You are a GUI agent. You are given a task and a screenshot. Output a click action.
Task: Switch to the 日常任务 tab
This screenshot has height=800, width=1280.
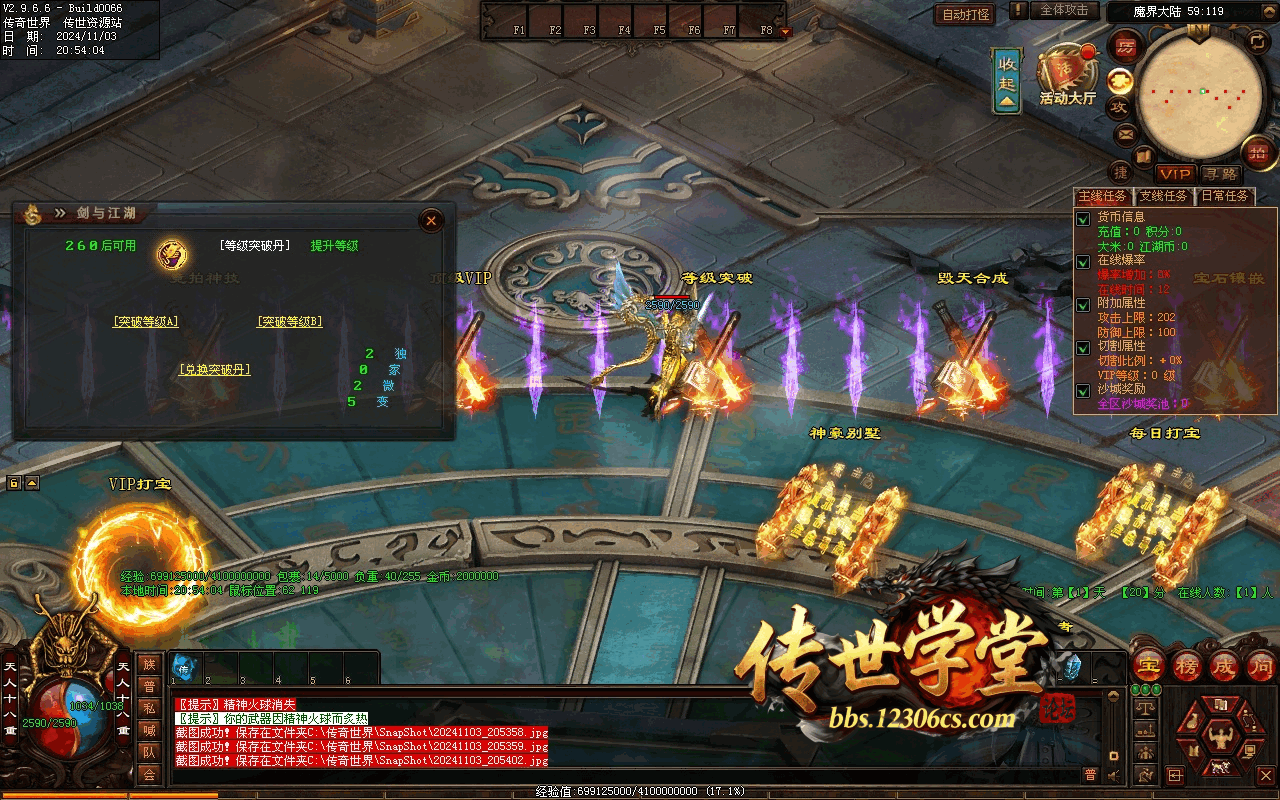[1225, 196]
